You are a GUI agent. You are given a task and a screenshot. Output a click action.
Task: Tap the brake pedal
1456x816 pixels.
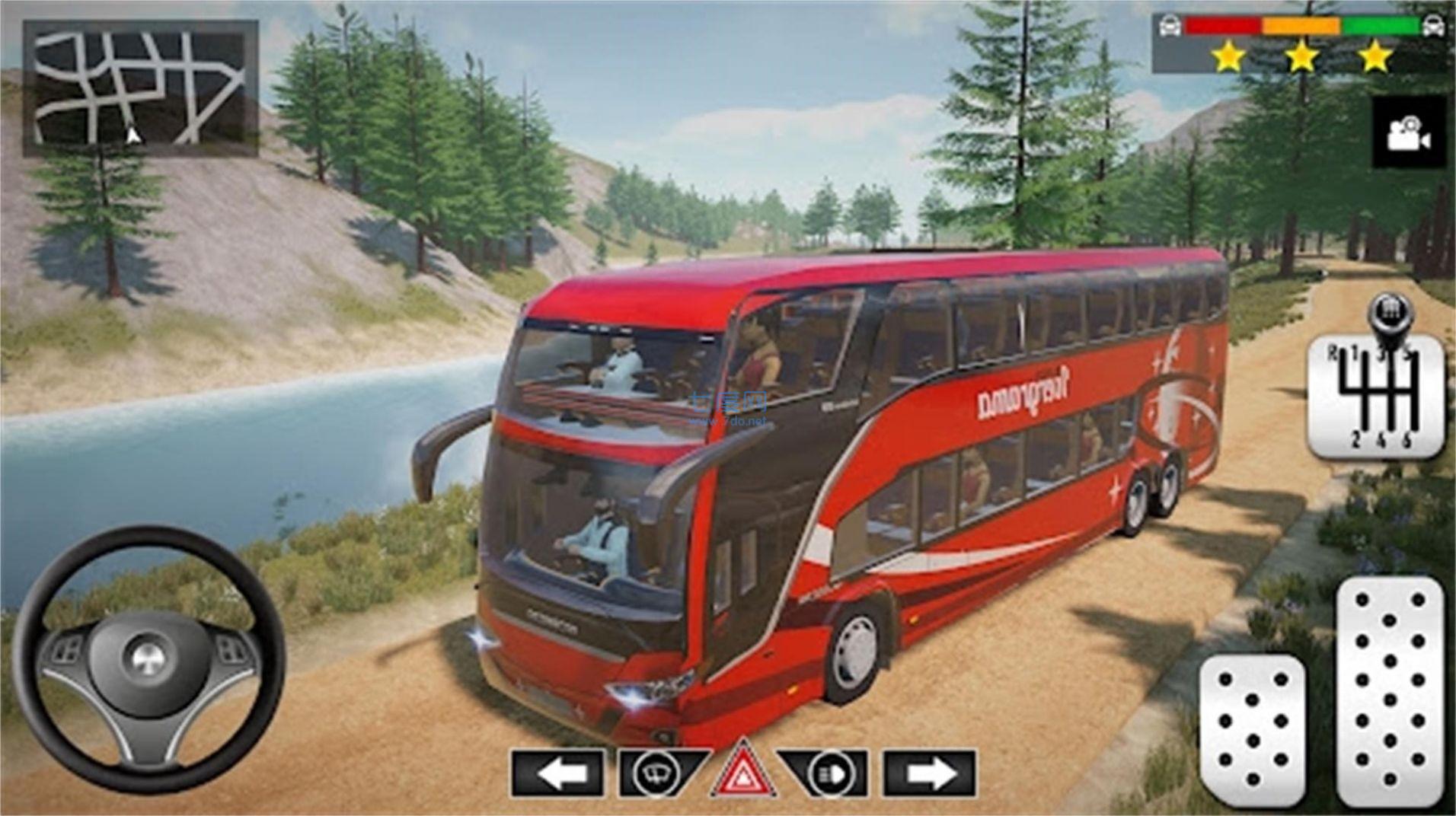(1253, 729)
